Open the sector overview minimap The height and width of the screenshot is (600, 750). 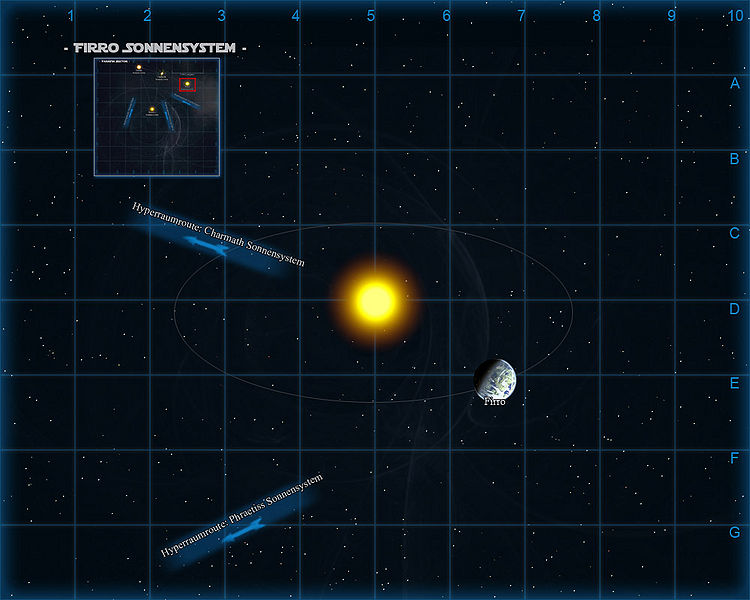coord(157,117)
